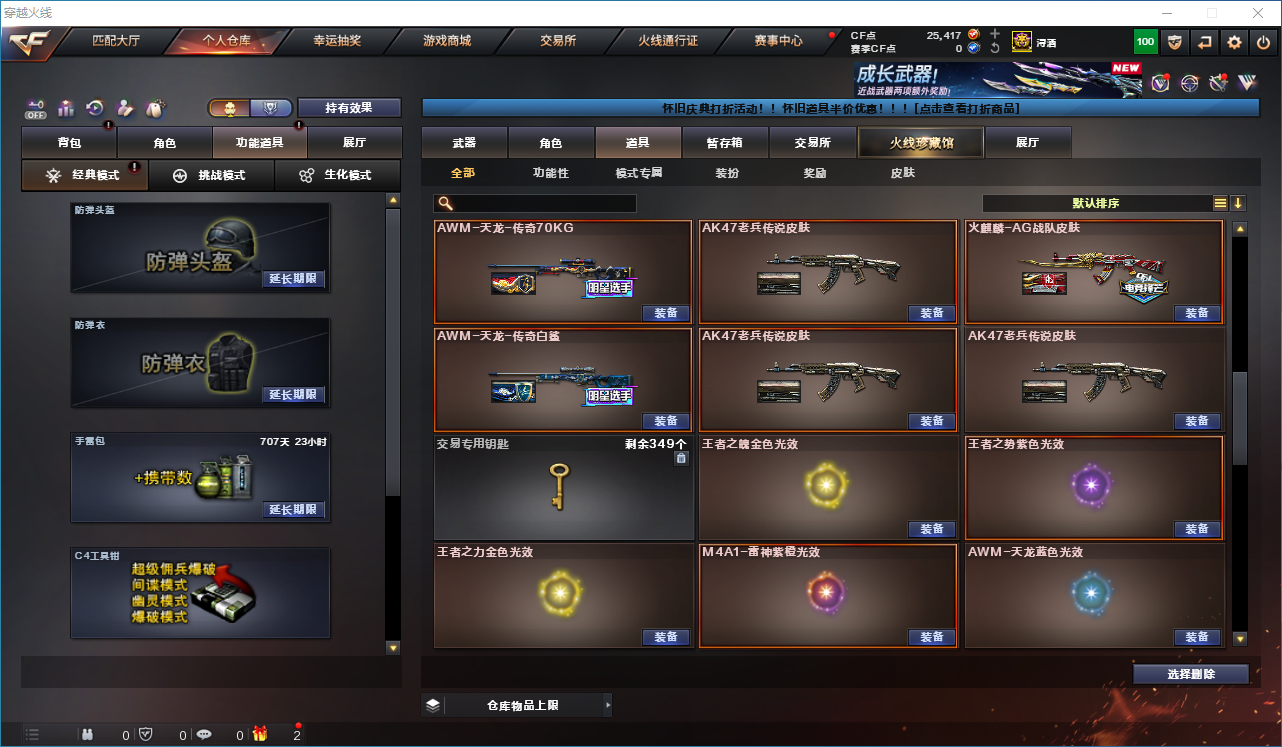Open the 持有效果 owned effects panel
The width and height of the screenshot is (1282, 747).
(348, 108)
